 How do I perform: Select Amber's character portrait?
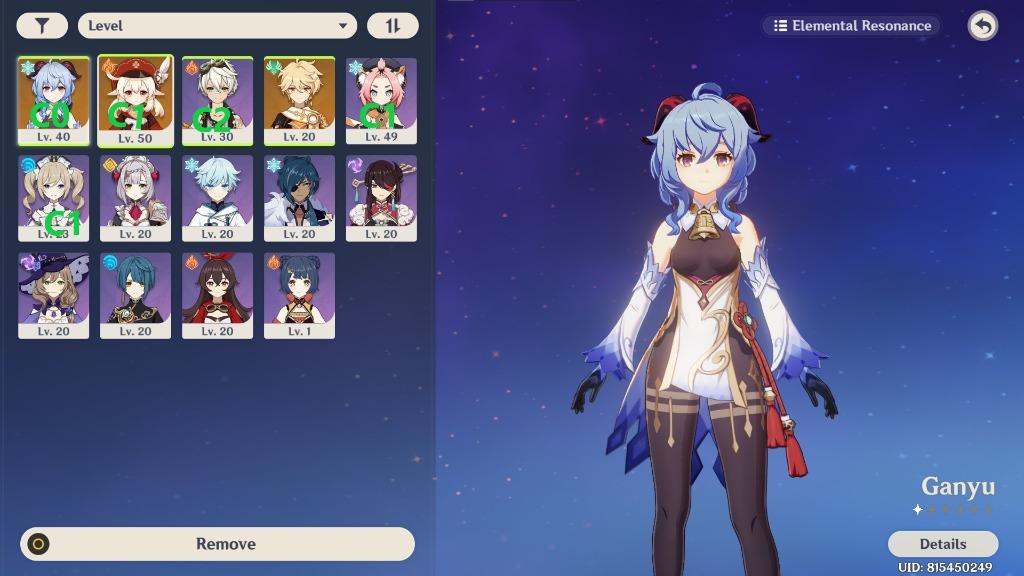(x=217, y=295)
